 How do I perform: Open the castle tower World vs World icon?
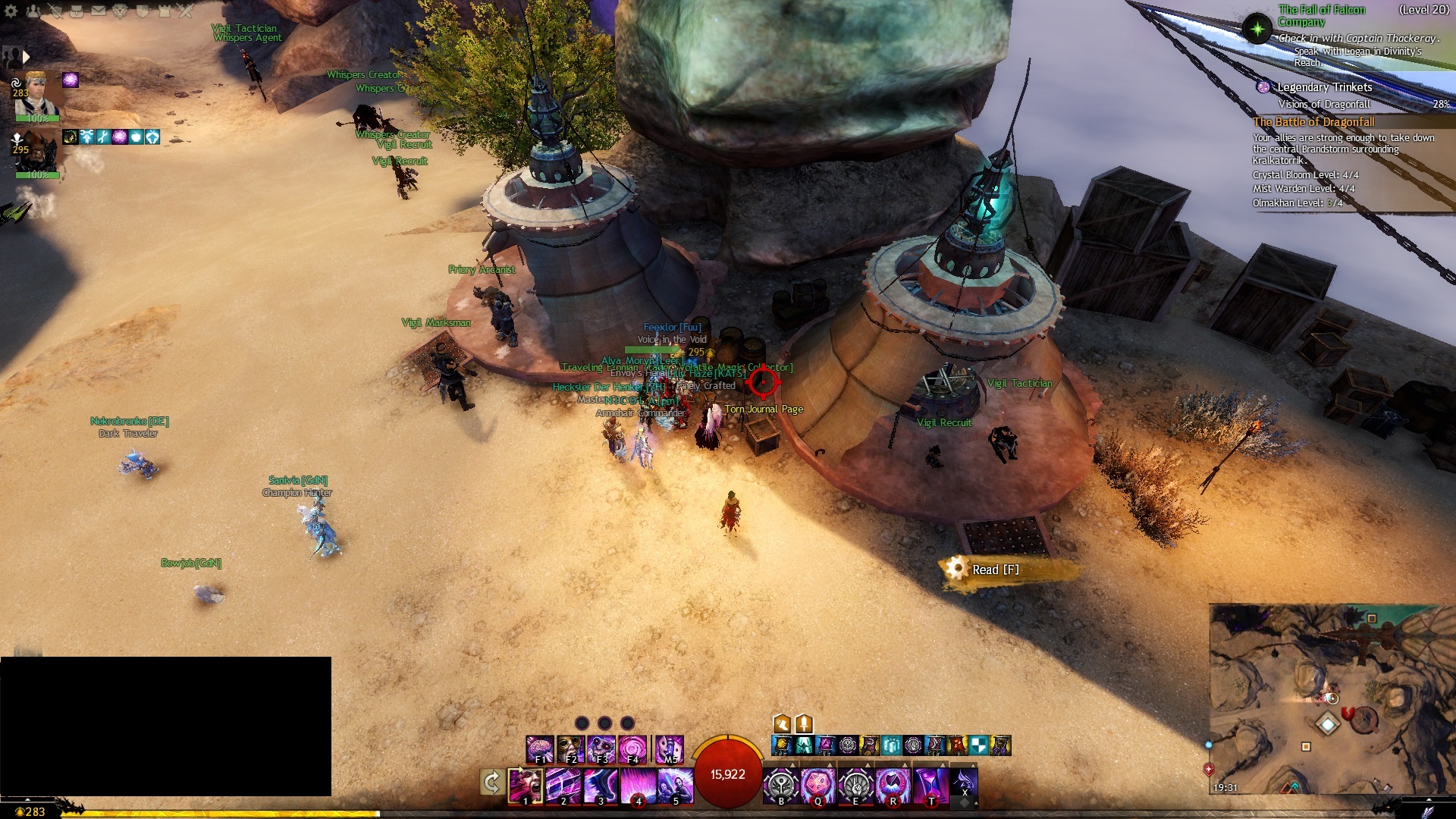[x=165, y=11]
